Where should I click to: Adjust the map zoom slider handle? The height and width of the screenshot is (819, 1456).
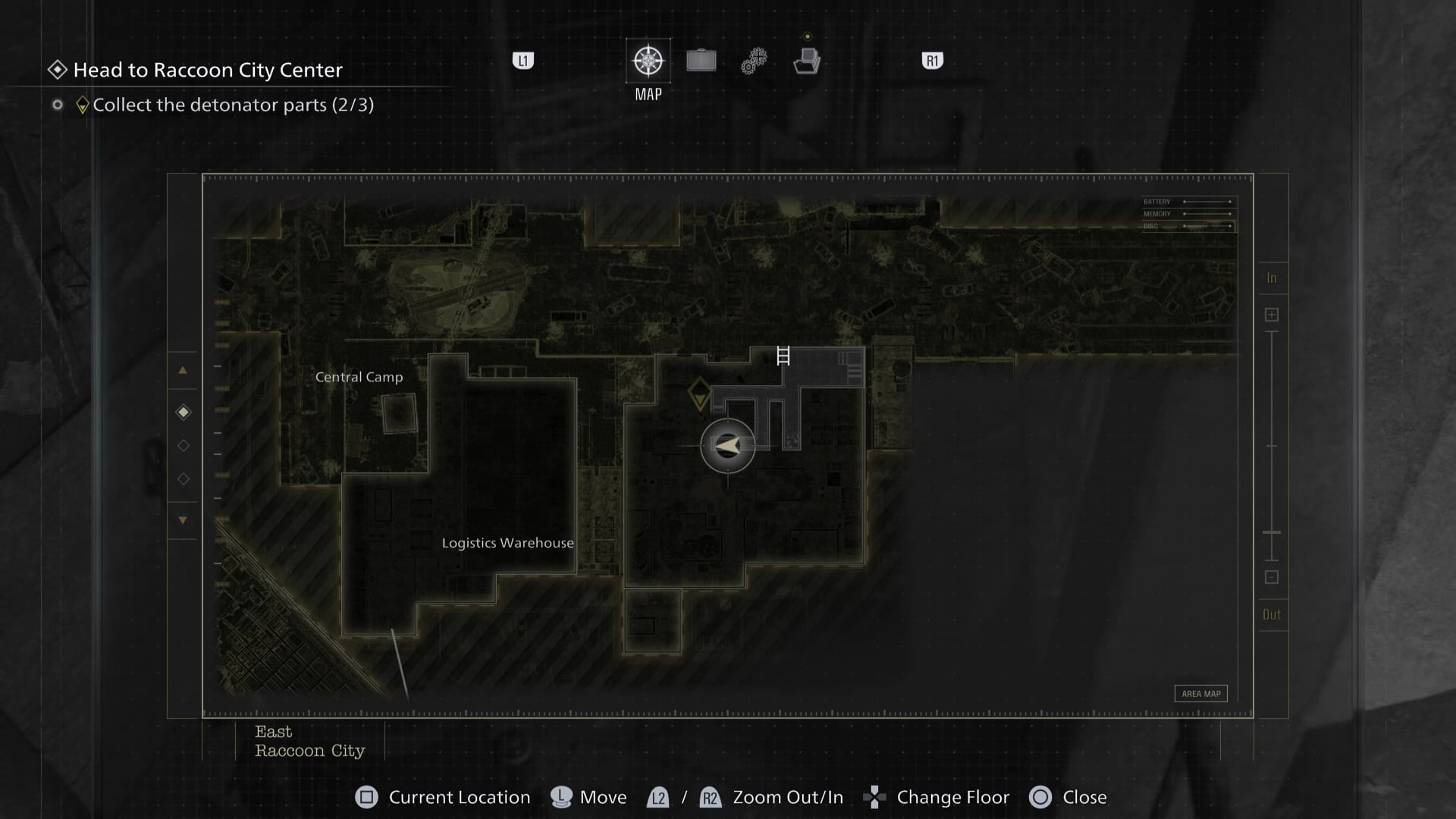(1272, 533)
